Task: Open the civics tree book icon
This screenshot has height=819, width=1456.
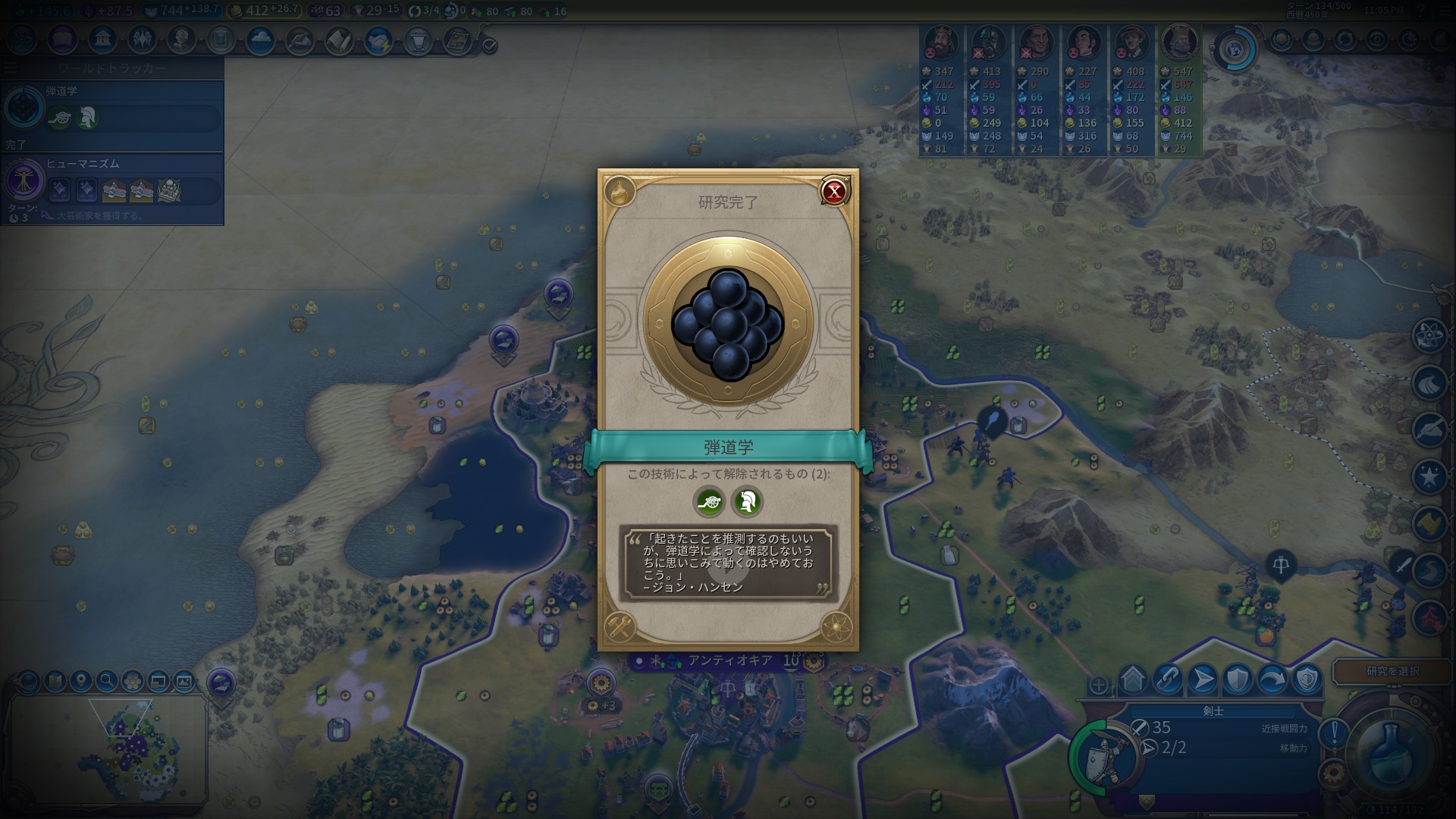Action: click(x=62, y=39)
